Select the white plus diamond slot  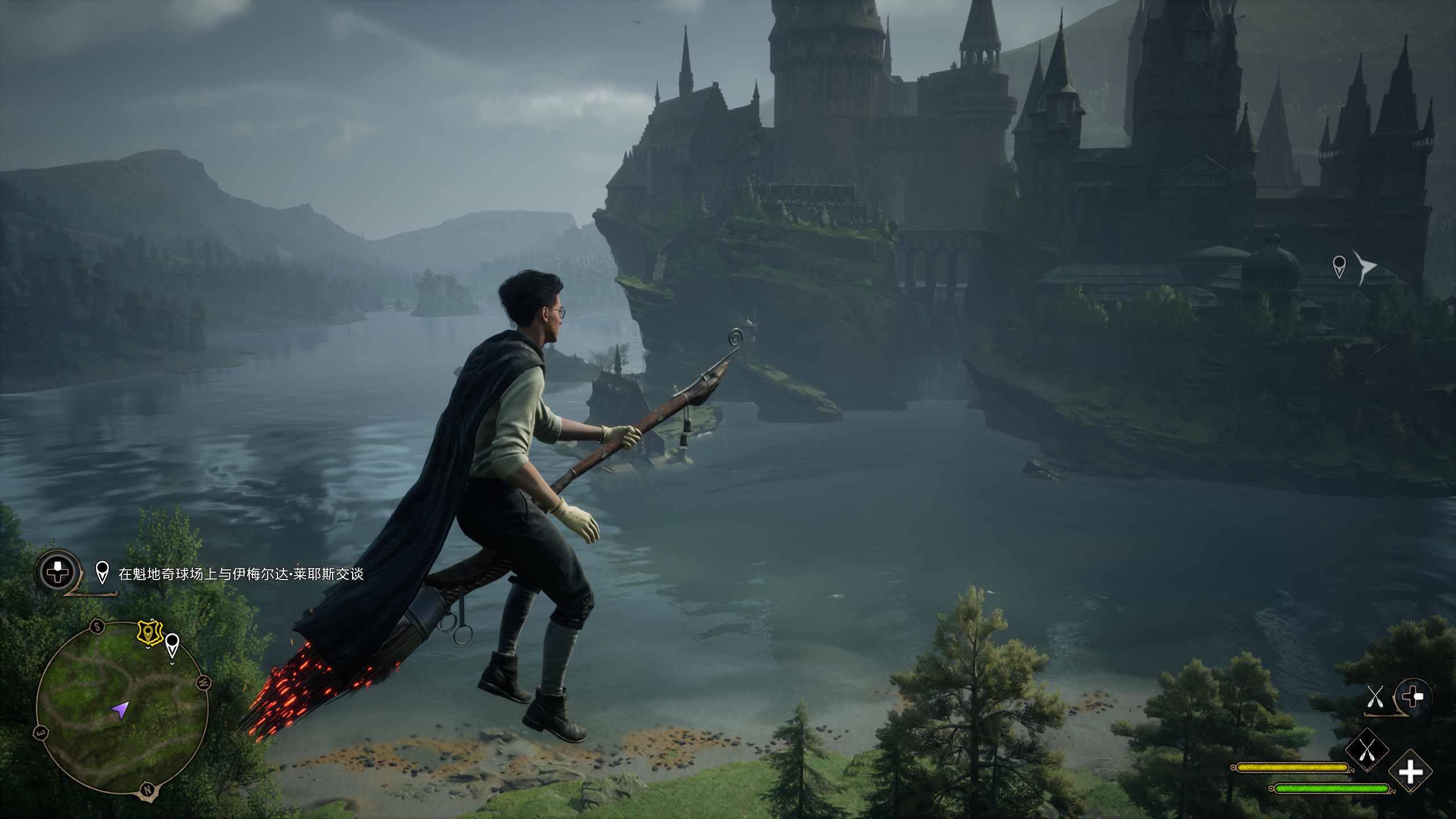(1410, 772)
